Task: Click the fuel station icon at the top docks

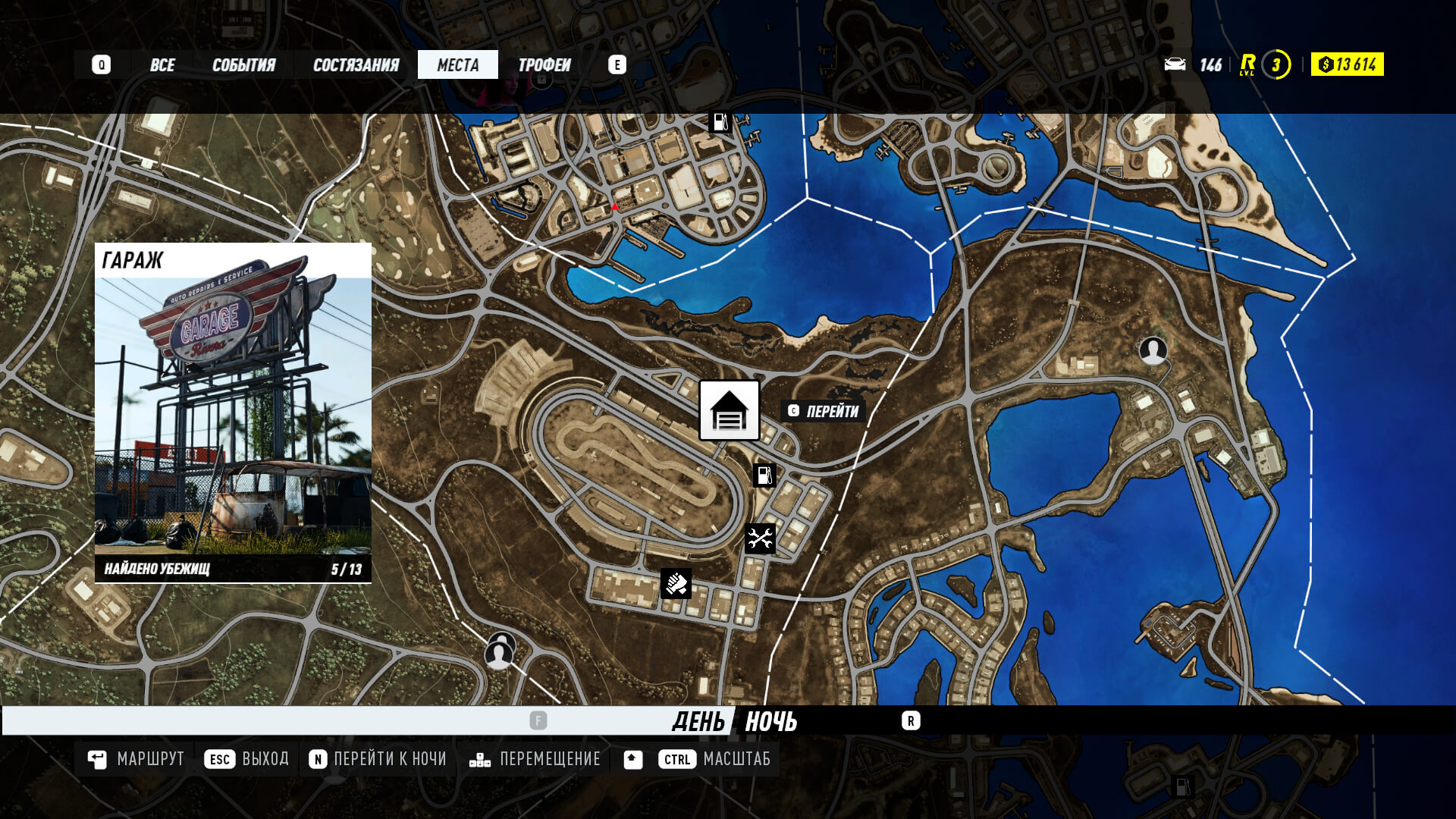Action: coord(719,120)
